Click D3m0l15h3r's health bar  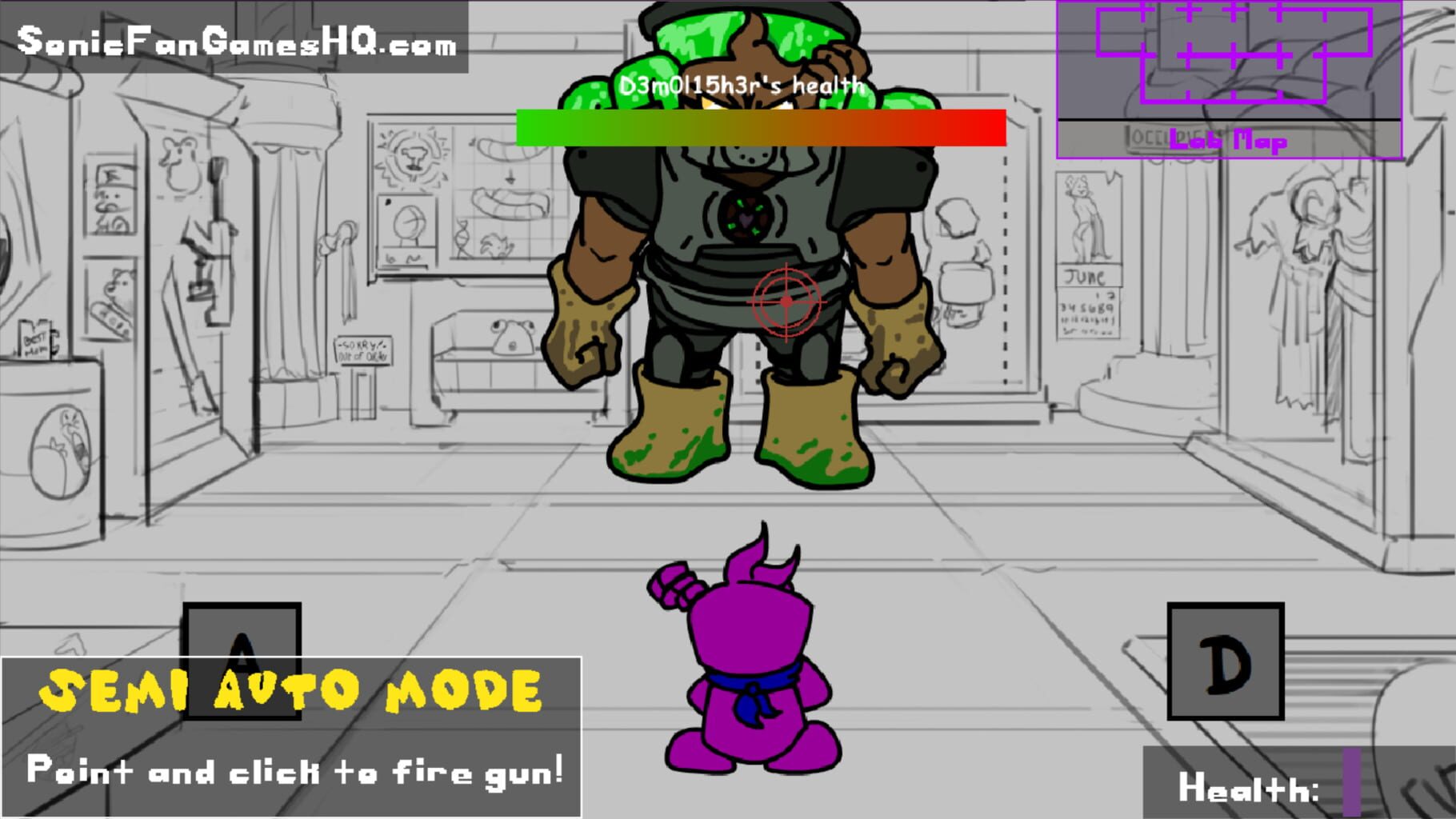pyautogui.click(x=758, y=128)
